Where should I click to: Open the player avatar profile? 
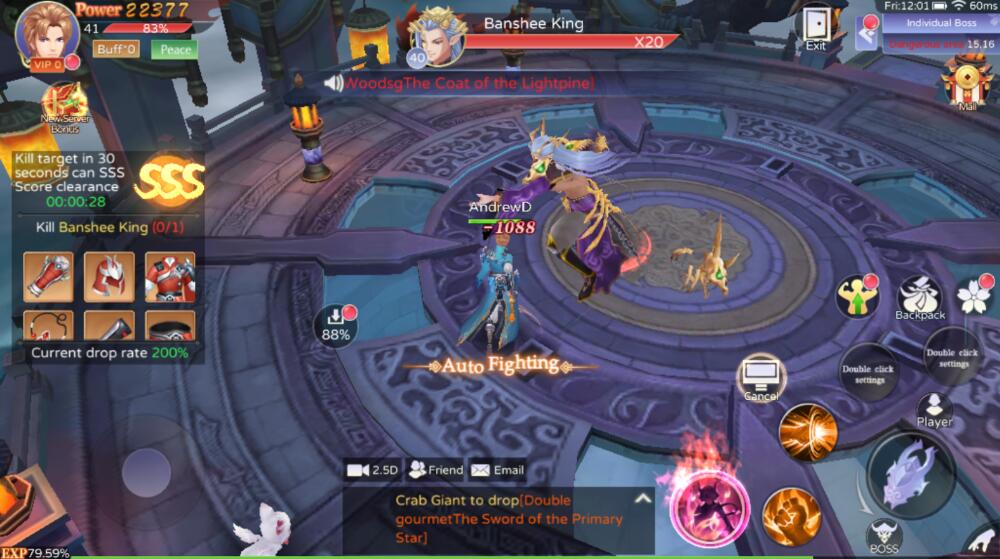point(46,32)
